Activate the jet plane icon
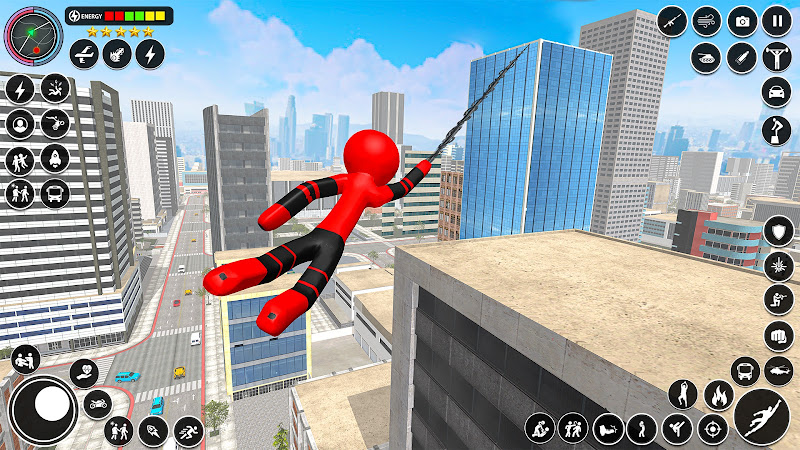The width and height of the screenshot is (800, 450). click(85, 53)
